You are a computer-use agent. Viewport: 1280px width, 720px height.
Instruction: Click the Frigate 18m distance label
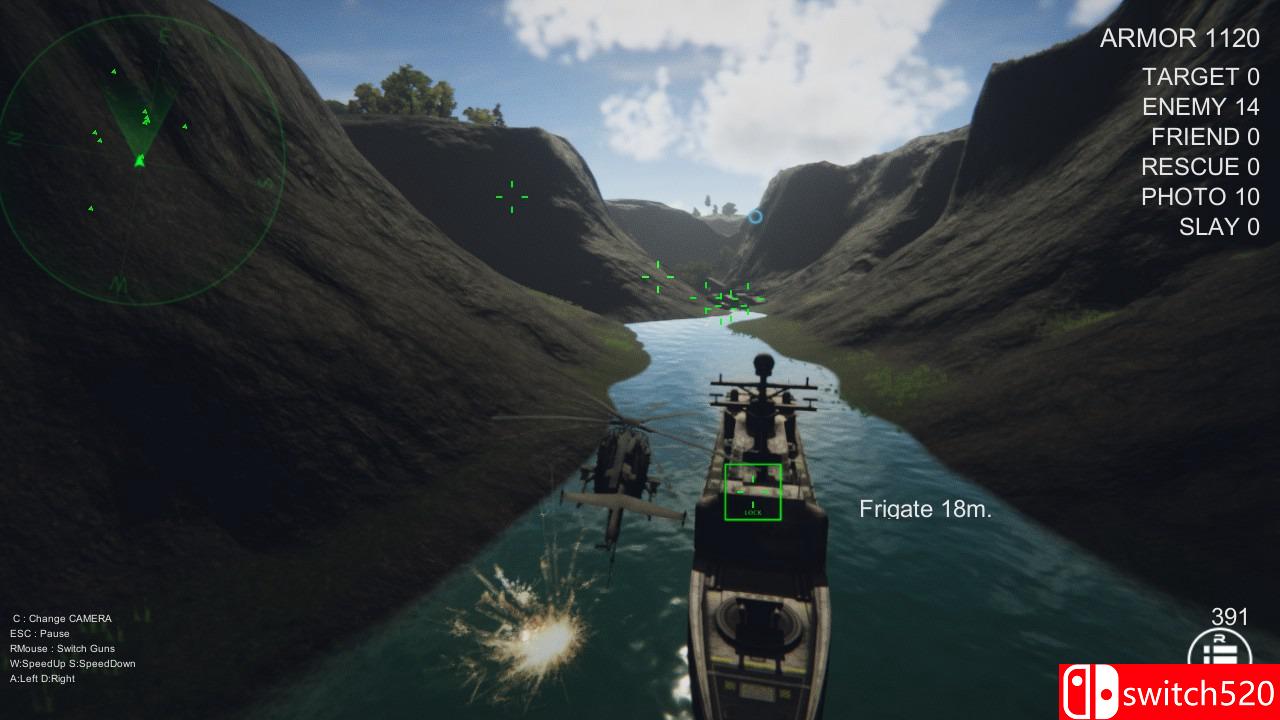(x=925, y=508)
